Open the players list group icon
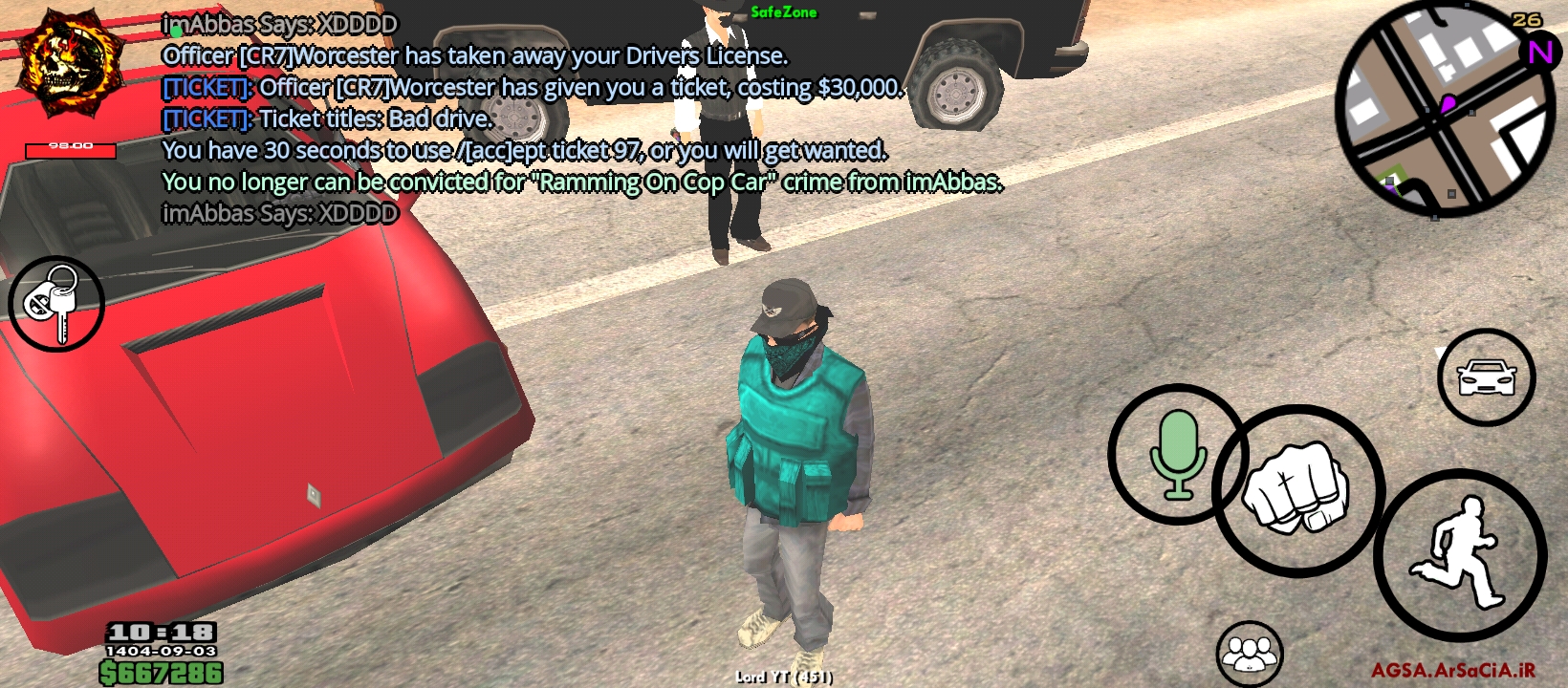 tap(1249, 654)
